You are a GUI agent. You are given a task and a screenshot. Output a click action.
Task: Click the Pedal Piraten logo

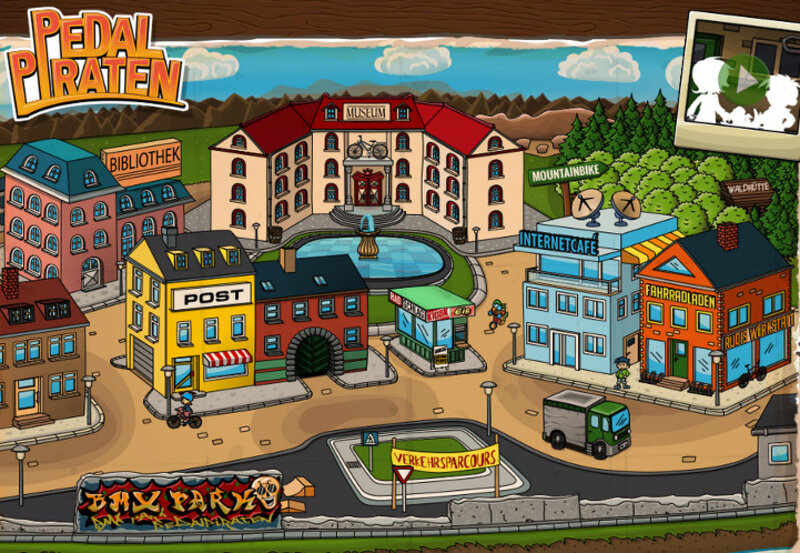pos(95,58)
